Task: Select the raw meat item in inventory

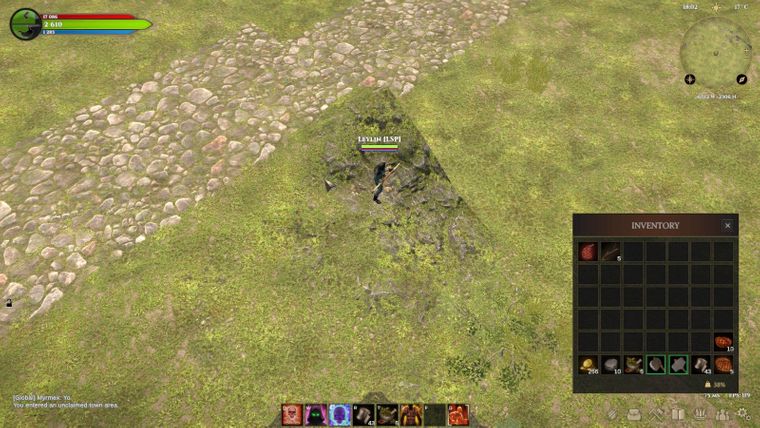Action: point(587,251)
